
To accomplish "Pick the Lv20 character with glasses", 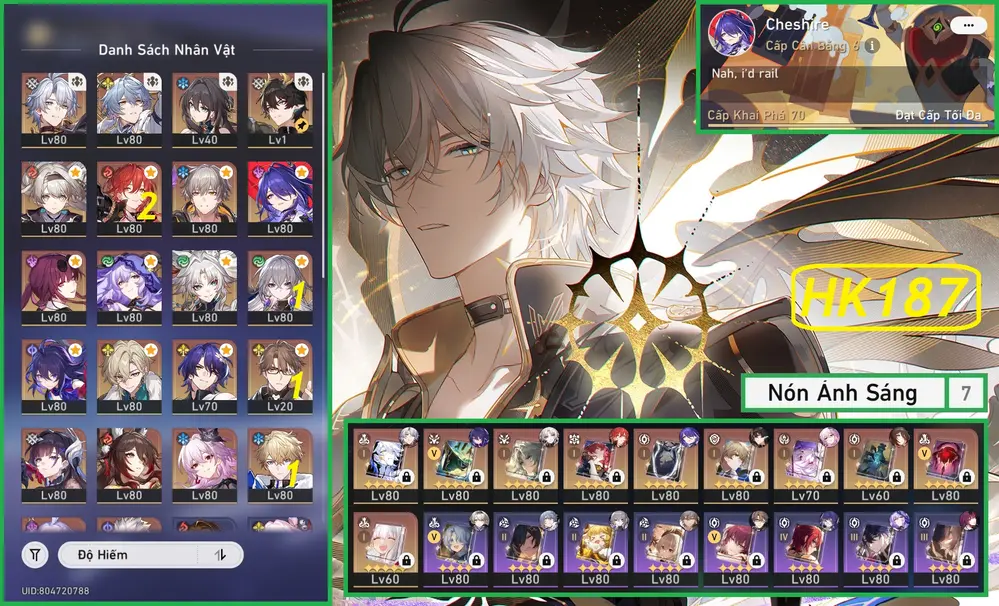I will click(x=279, y=376).
